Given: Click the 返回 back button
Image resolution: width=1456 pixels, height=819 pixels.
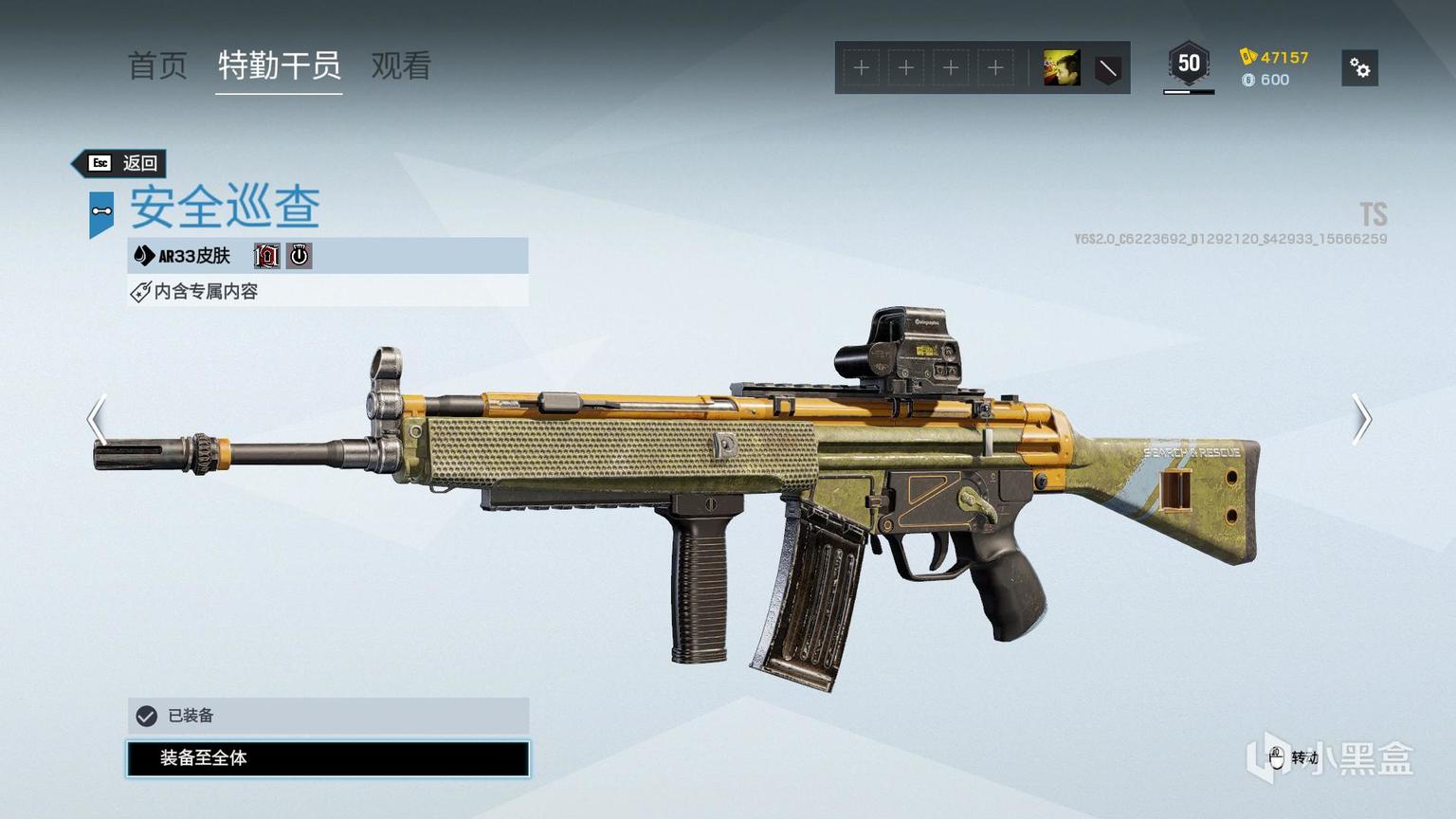Looking at the screenshot, I should pyautogui.click(x=123, y=163).
